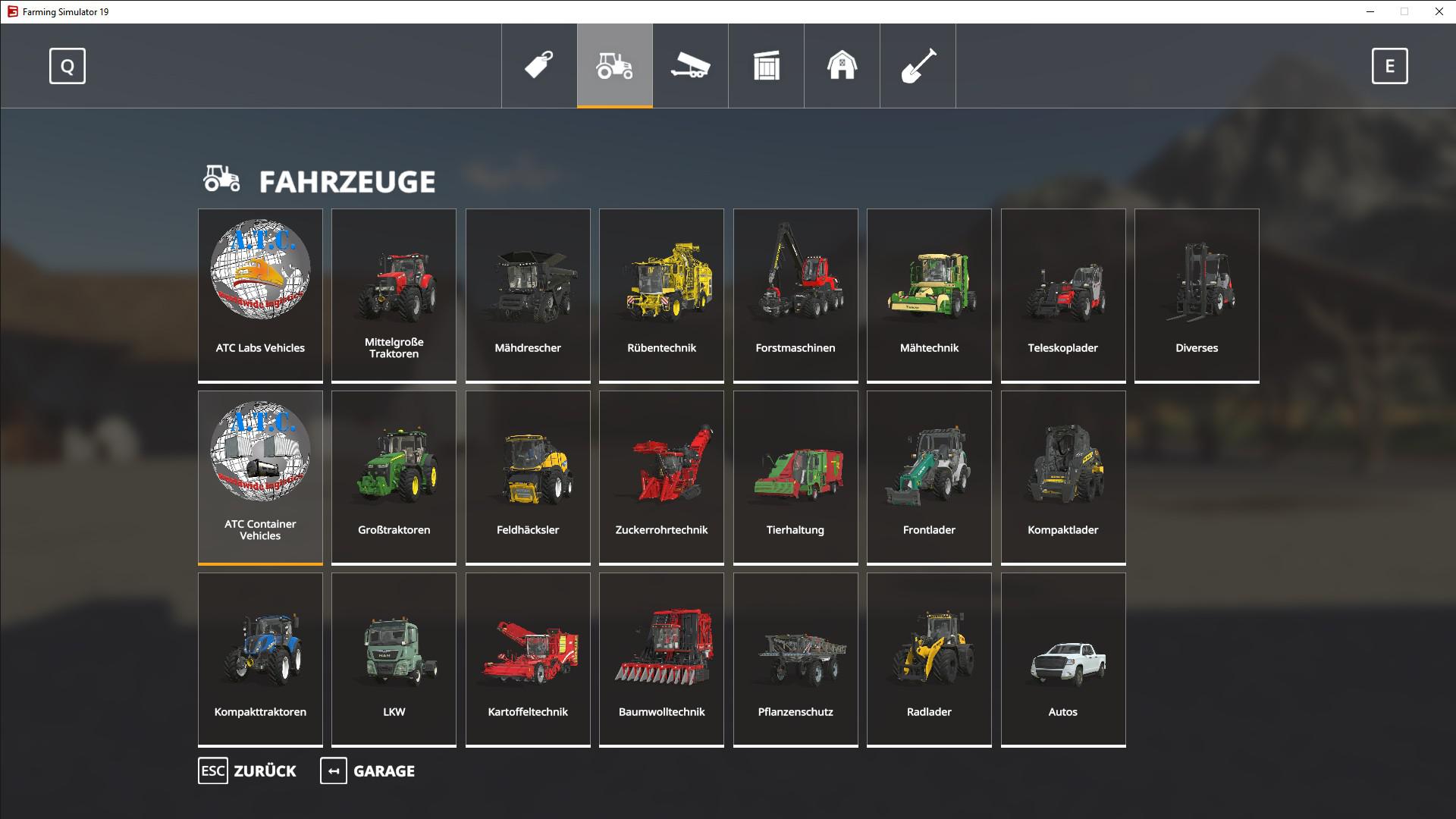Screen dimensions: 1456x819
Task: Choose the Rübentechnik category
Action: (661, 295)
